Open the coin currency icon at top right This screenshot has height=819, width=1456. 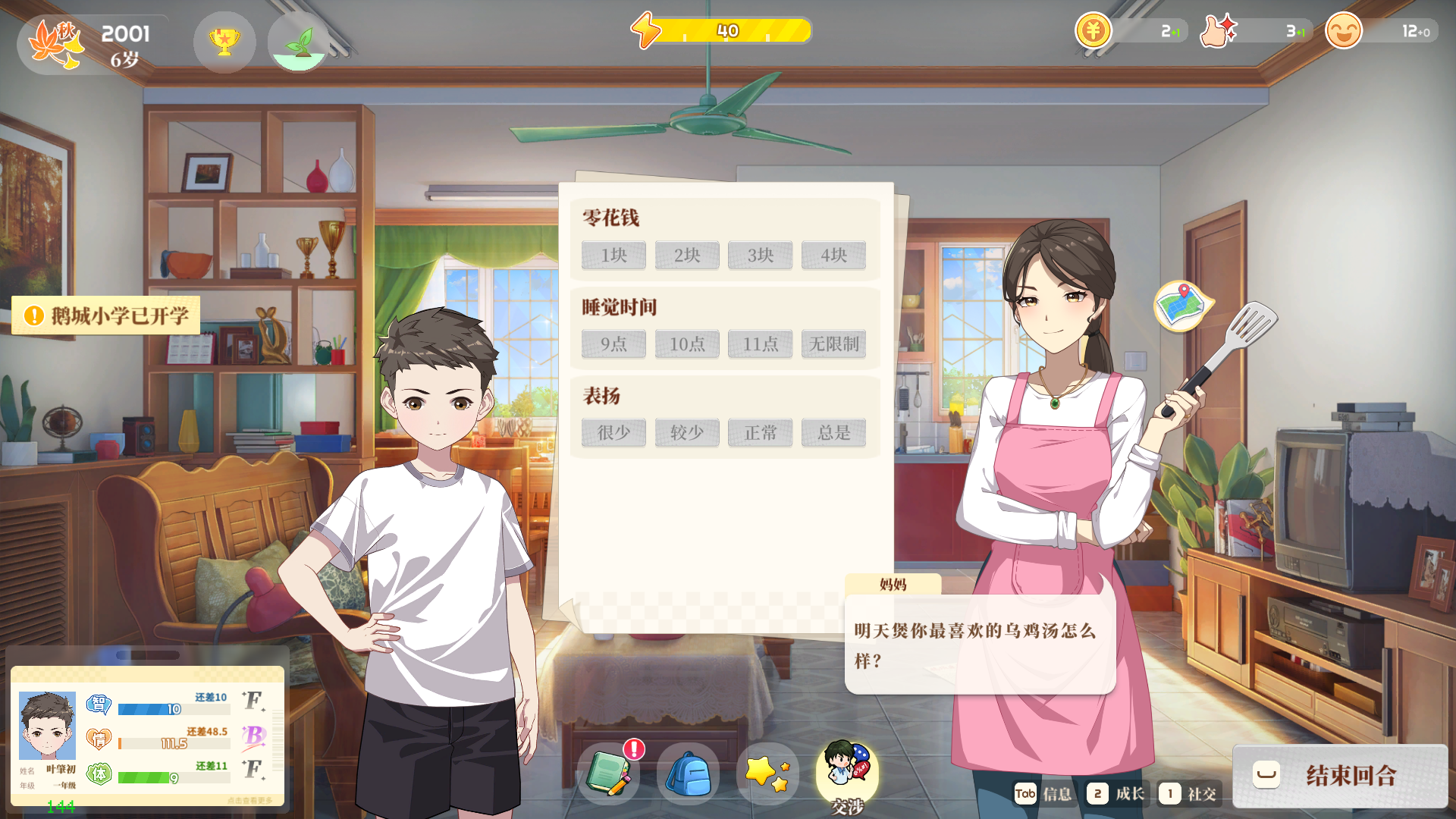[x=1092, y=32]
